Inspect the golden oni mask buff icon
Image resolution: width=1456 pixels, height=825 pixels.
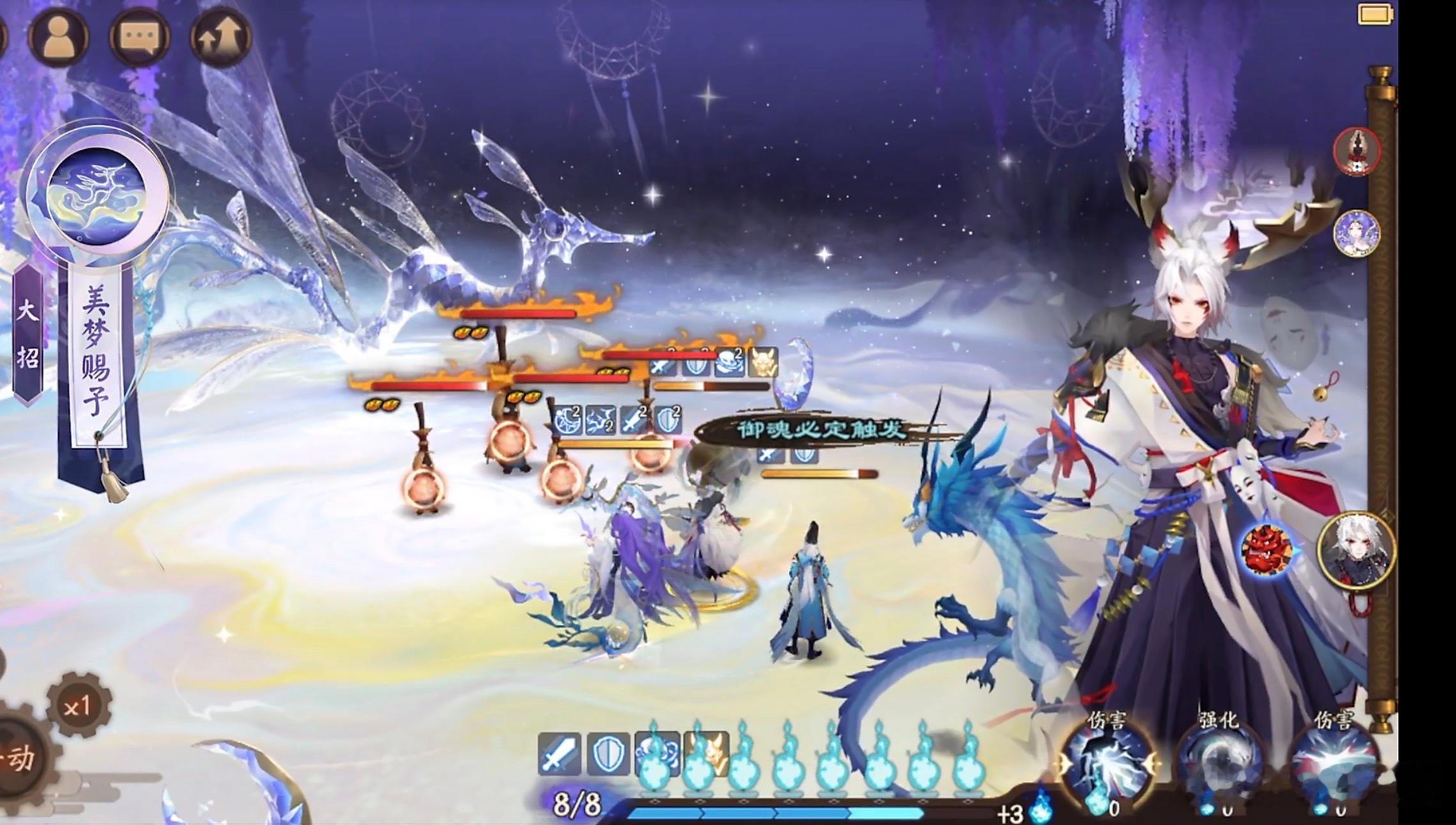point(707,755)
